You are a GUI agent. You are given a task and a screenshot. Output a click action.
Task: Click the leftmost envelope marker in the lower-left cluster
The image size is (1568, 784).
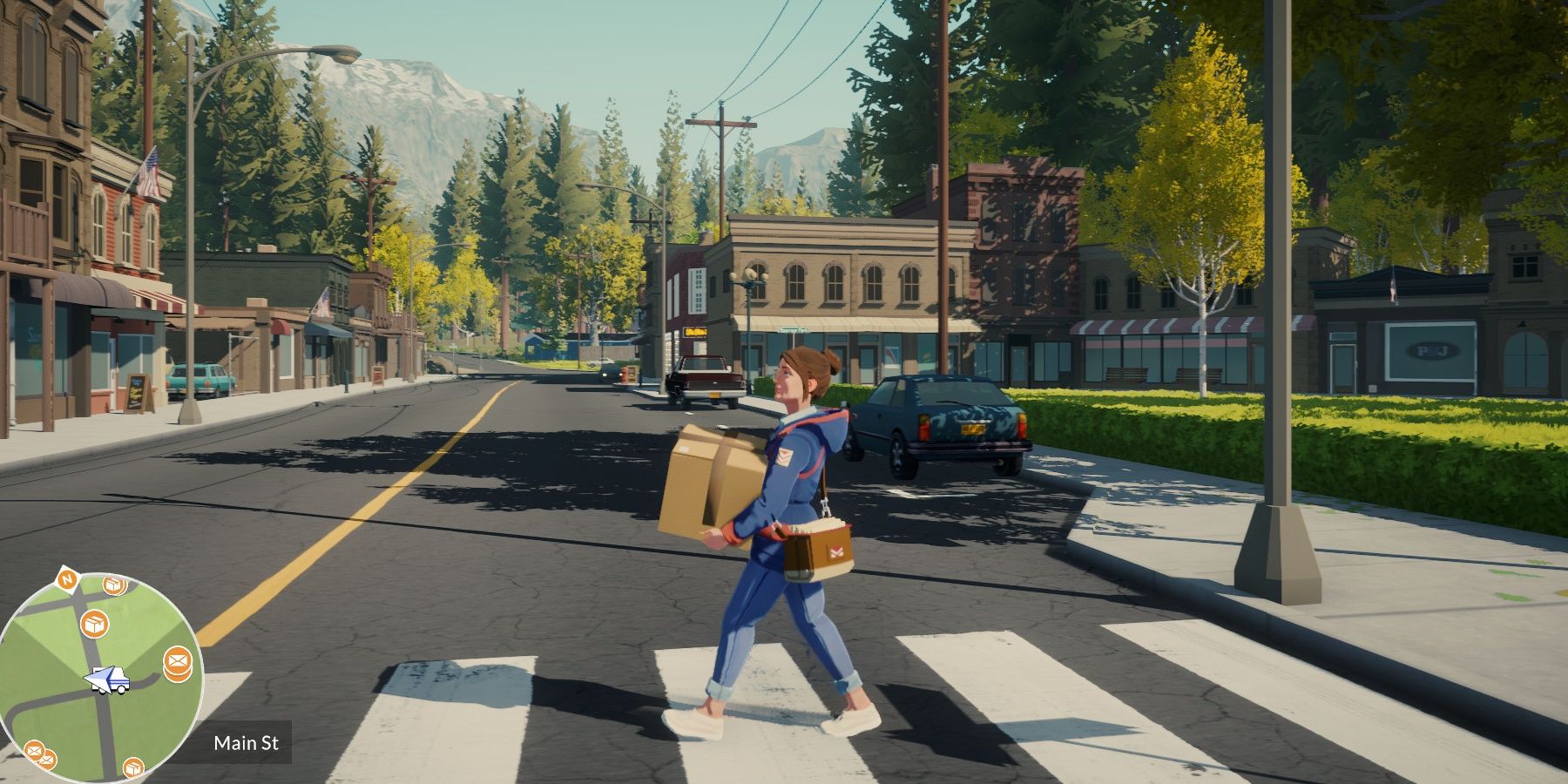pos(34,750)
